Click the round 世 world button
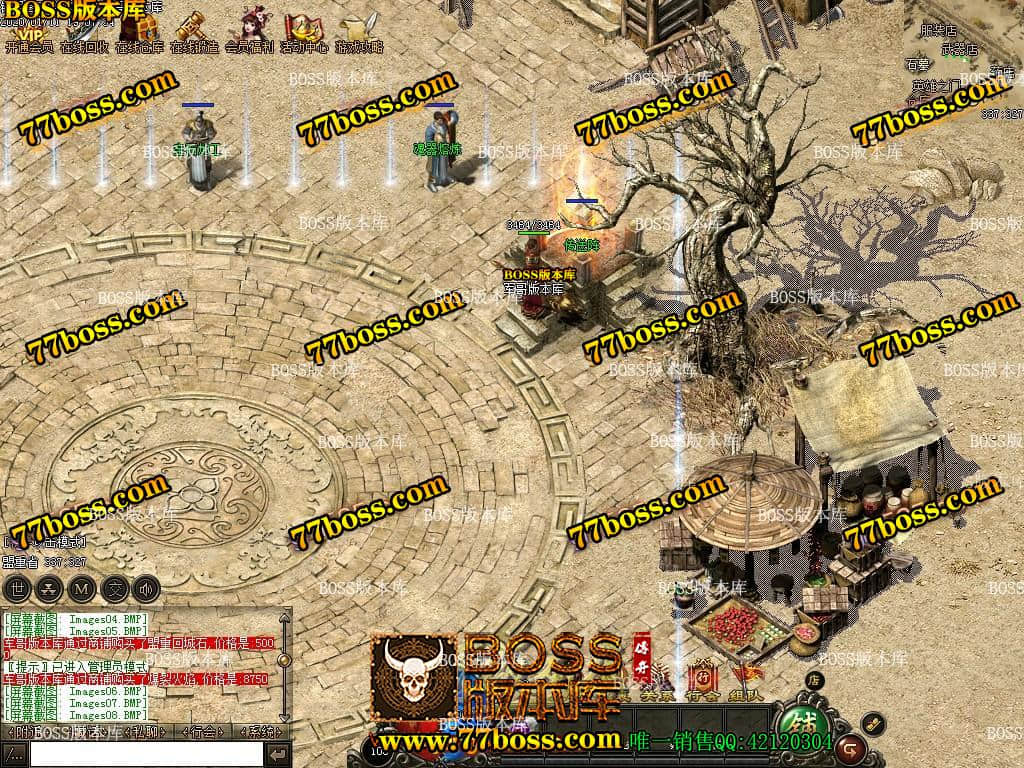 click(x=19, y=588)
